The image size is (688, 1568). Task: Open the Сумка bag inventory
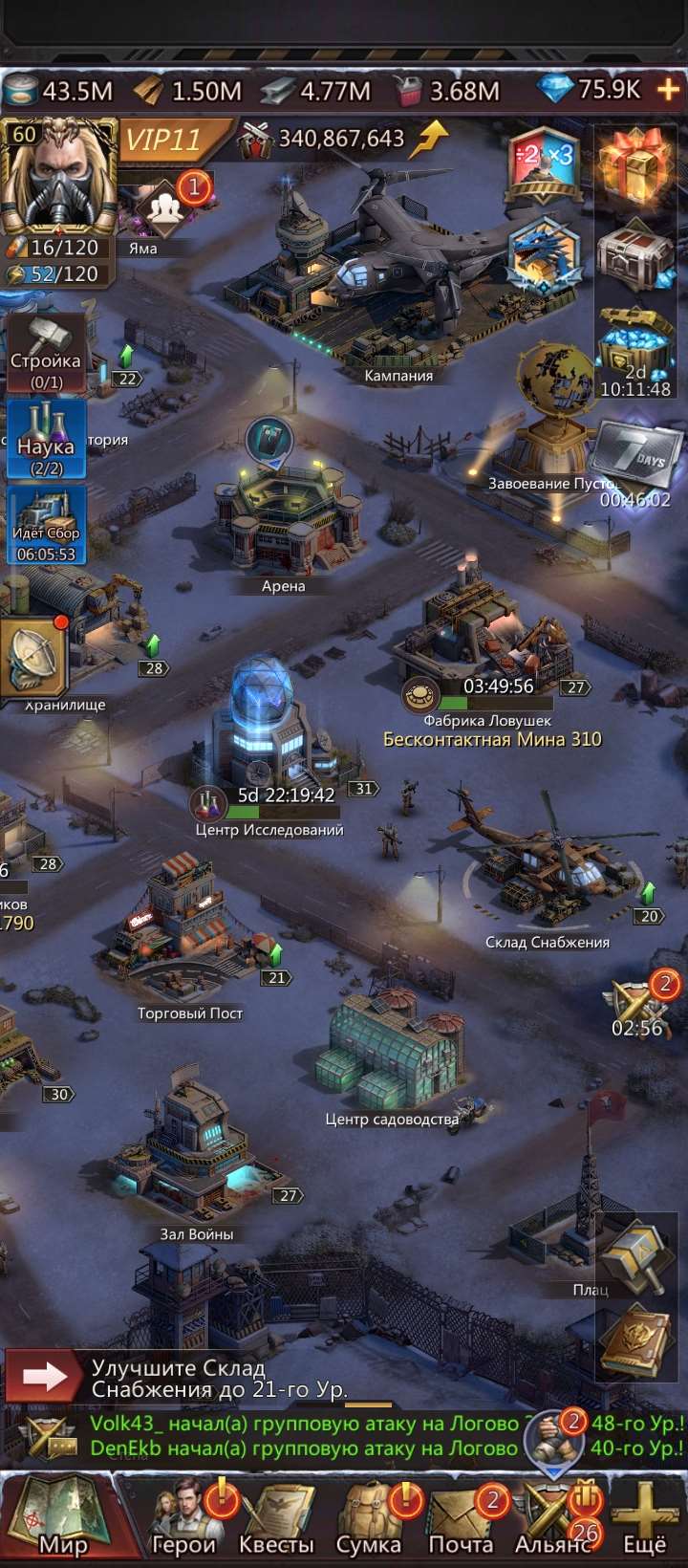pos(369,1520)
